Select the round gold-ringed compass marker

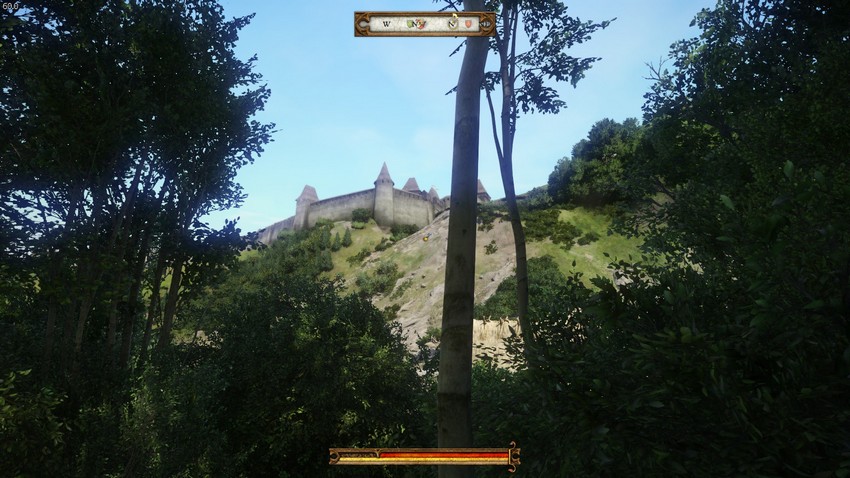[x=453, y=23]
